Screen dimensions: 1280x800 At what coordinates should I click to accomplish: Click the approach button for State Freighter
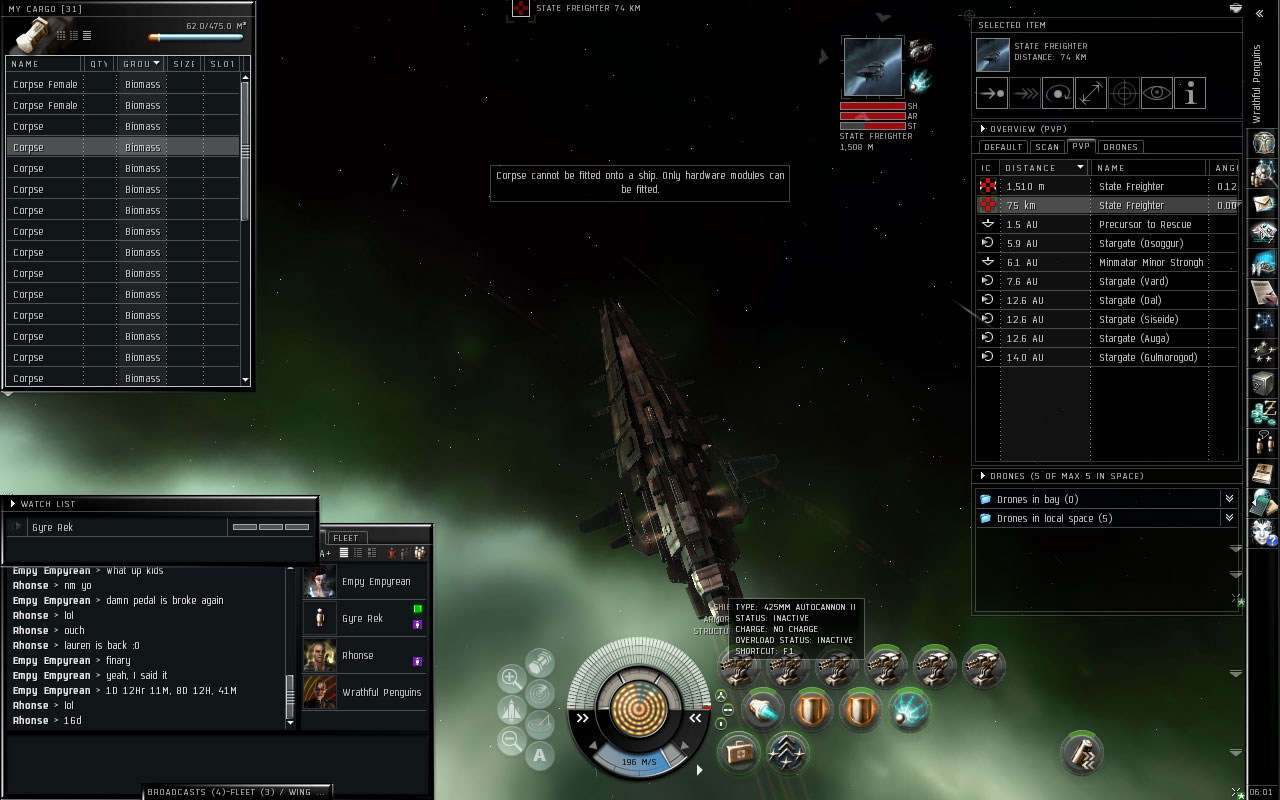pyautogui.click(x=992, y=93)
